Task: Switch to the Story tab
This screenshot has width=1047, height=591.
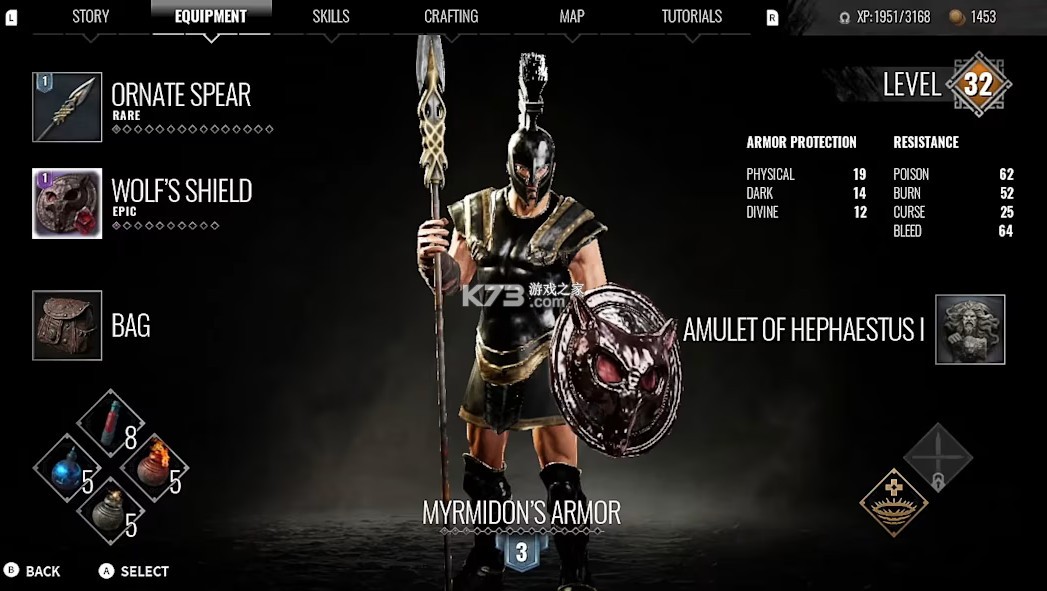Action: click(91, 16)
